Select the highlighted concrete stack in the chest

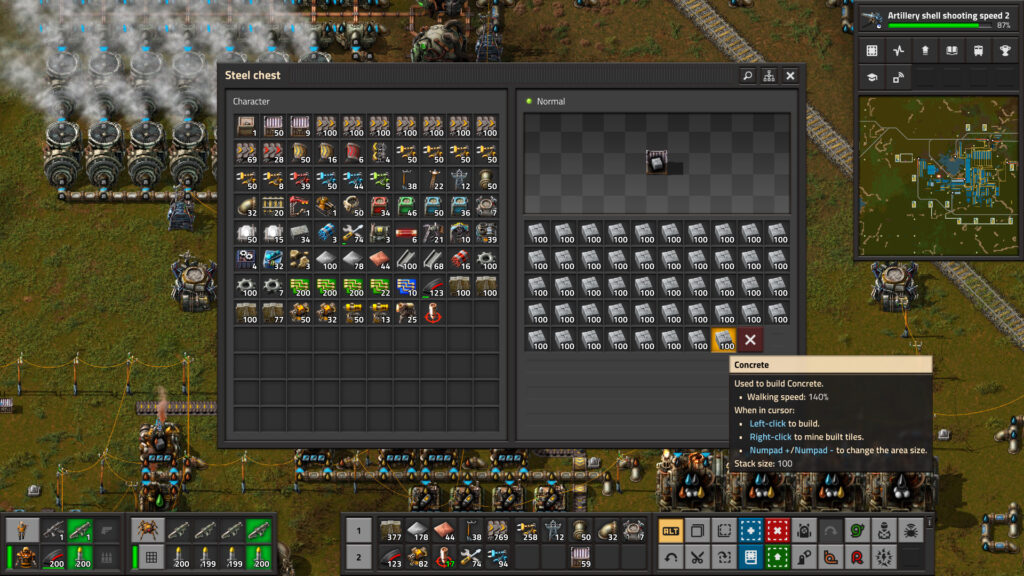point(723,340)
